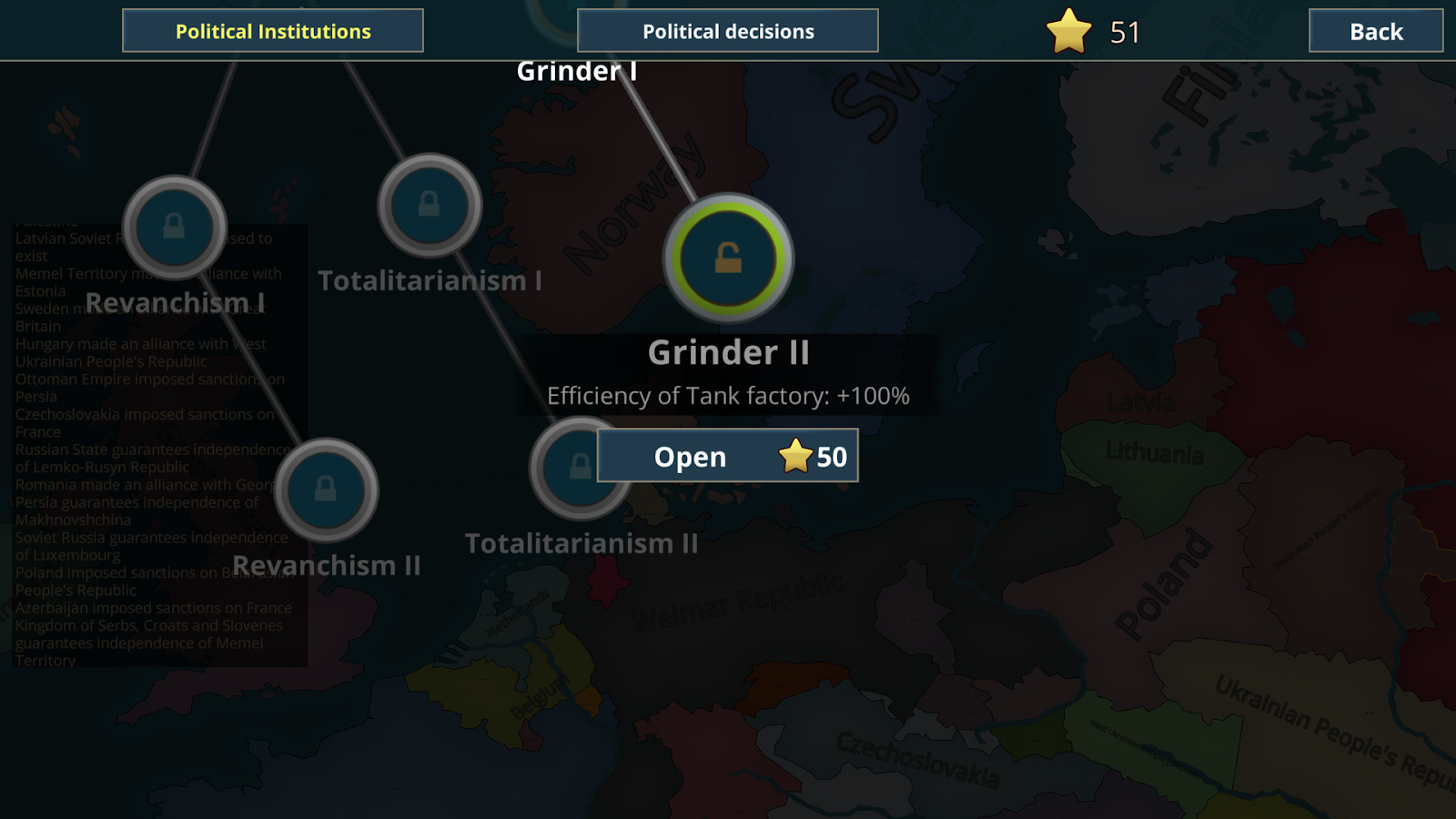Select the locked Revanchism II institution node
Image resolution: width=1456 pixels, height=819 pixels.
click(x=329, y=490)
